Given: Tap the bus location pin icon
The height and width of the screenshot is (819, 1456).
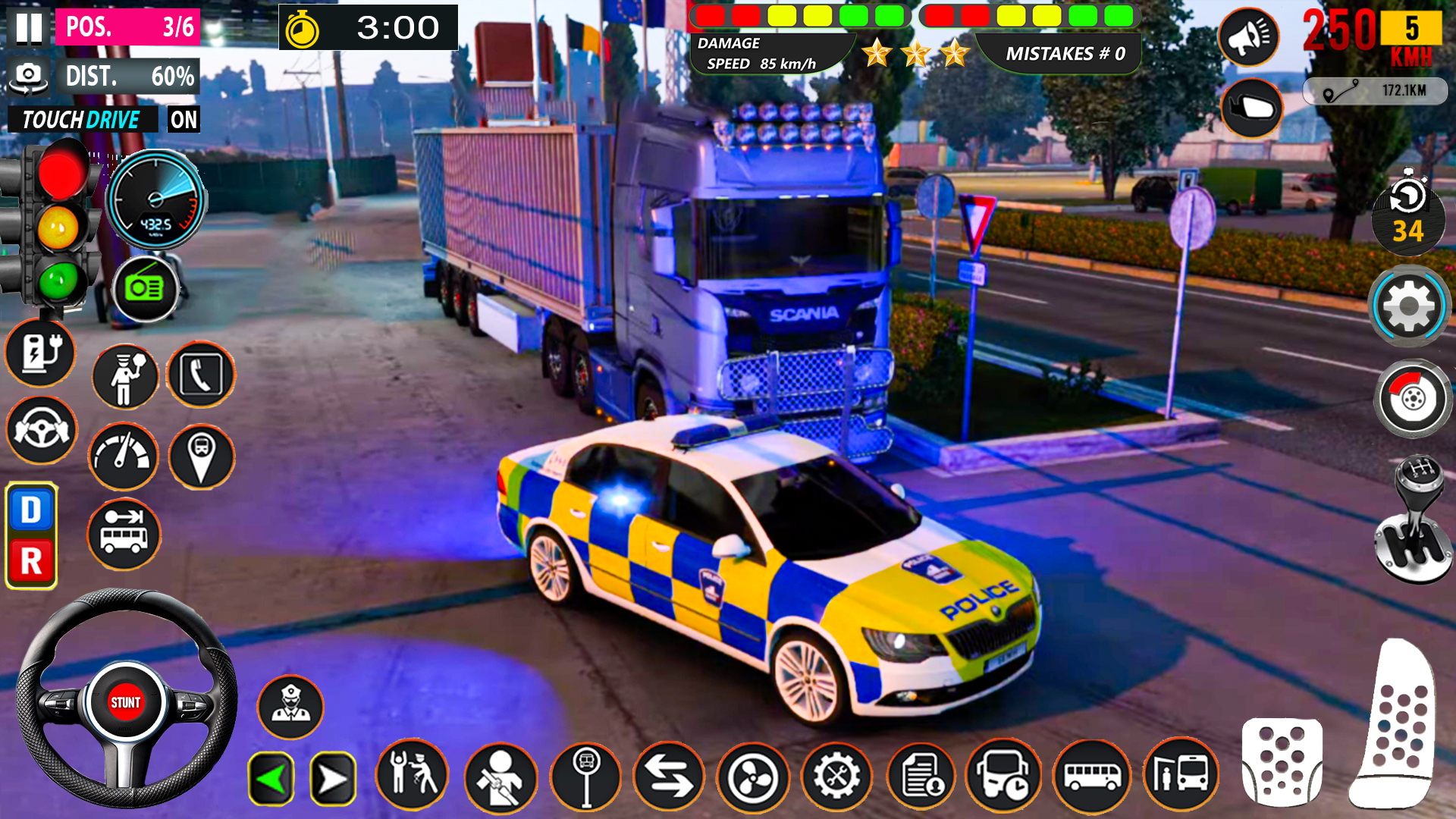Looking at the screenshot, I should pyautogui.click(x=200, y=457).
